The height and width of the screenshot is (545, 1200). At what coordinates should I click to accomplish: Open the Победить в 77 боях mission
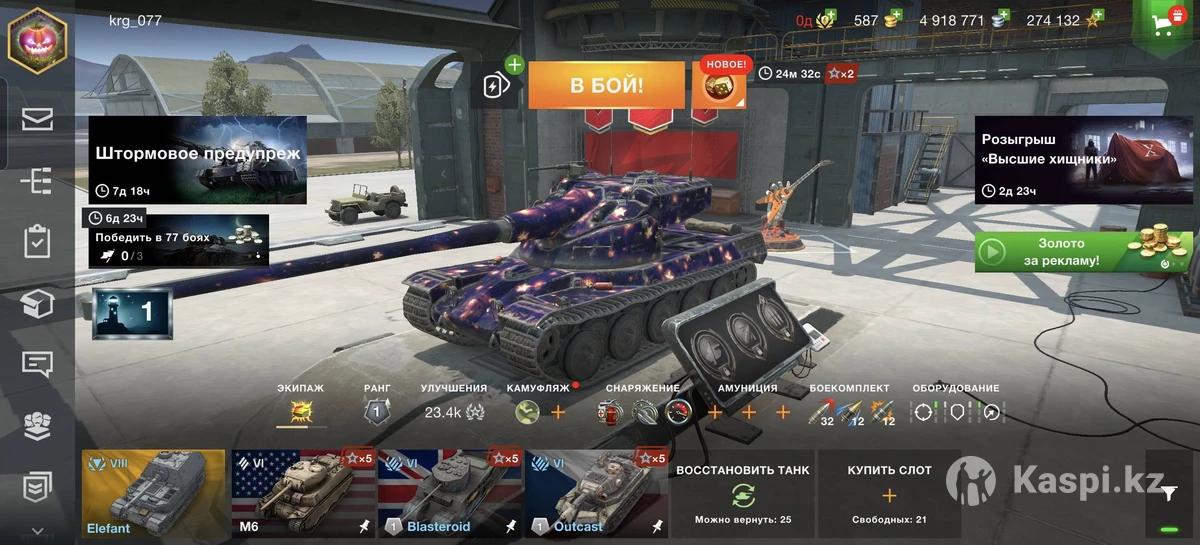click(176, 242)
